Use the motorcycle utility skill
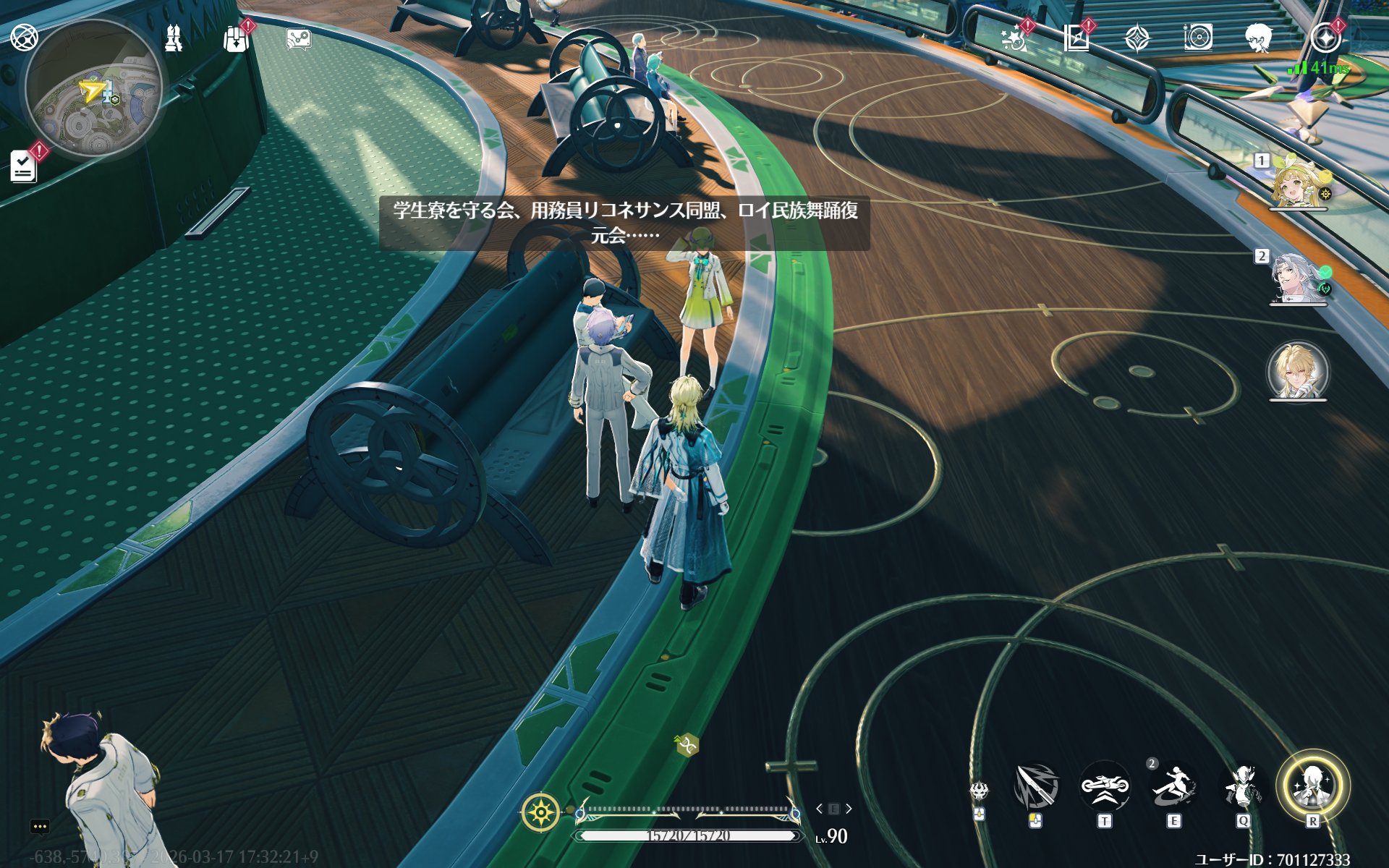 tap(1104, 786)
